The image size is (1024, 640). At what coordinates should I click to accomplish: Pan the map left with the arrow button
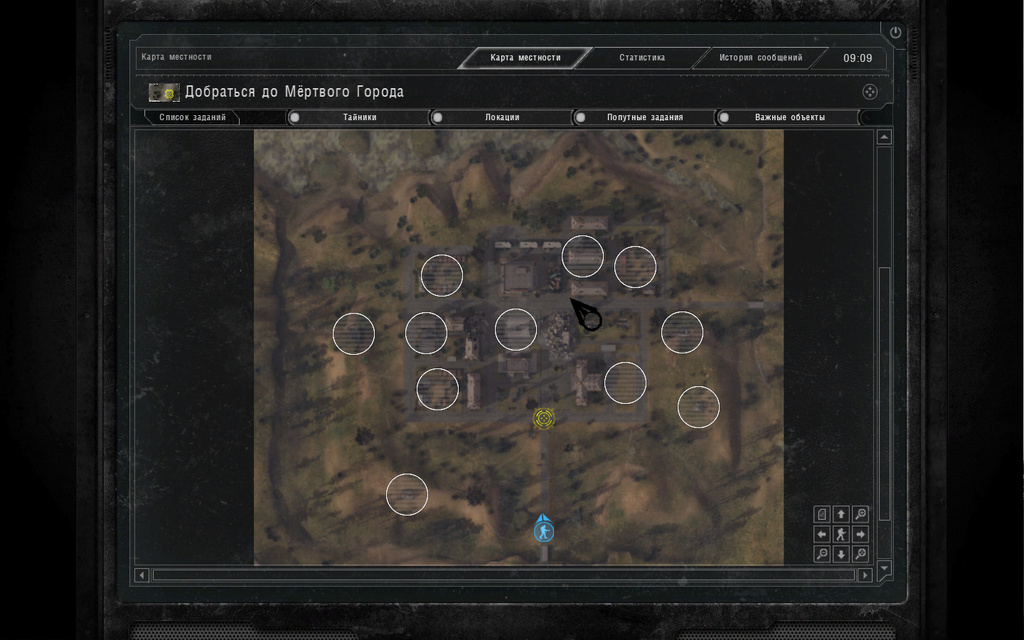[822, 534]
